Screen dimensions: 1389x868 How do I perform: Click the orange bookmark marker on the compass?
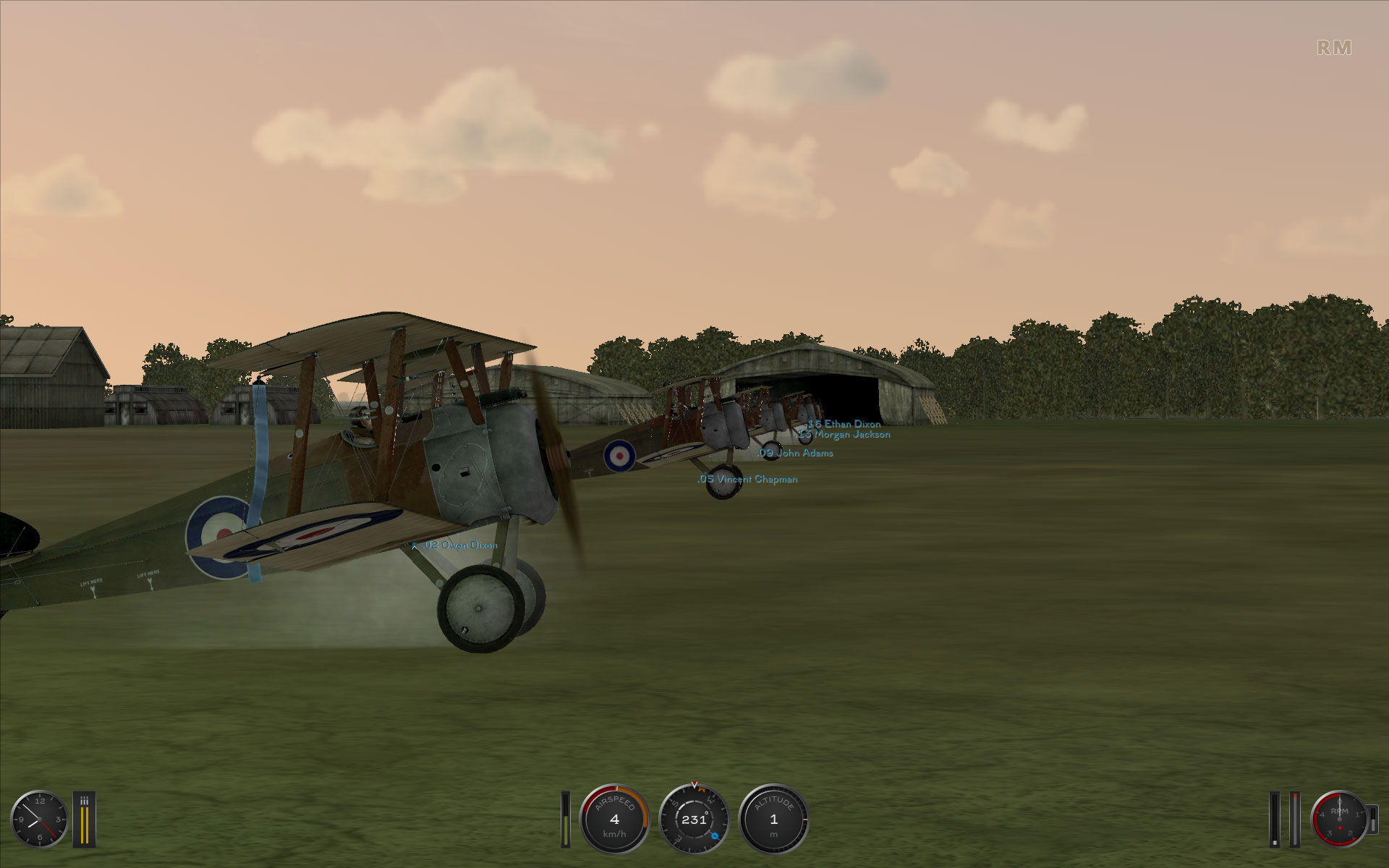702,789
